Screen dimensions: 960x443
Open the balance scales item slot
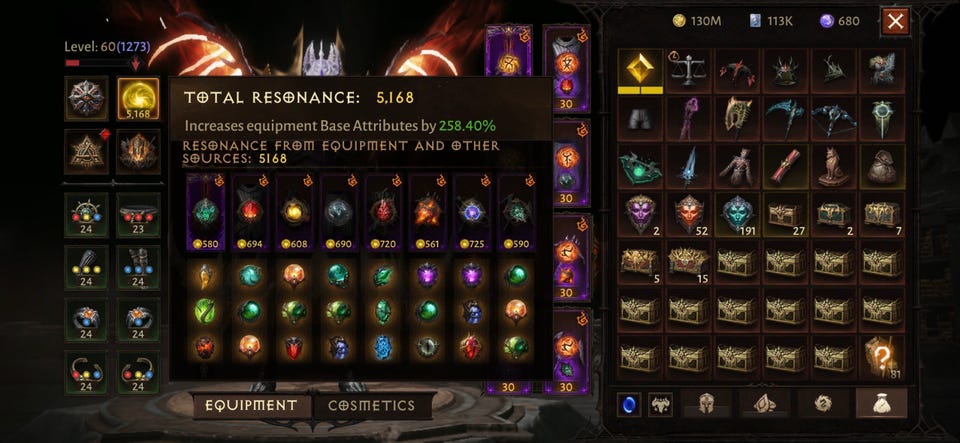click(x=689, y=70)
